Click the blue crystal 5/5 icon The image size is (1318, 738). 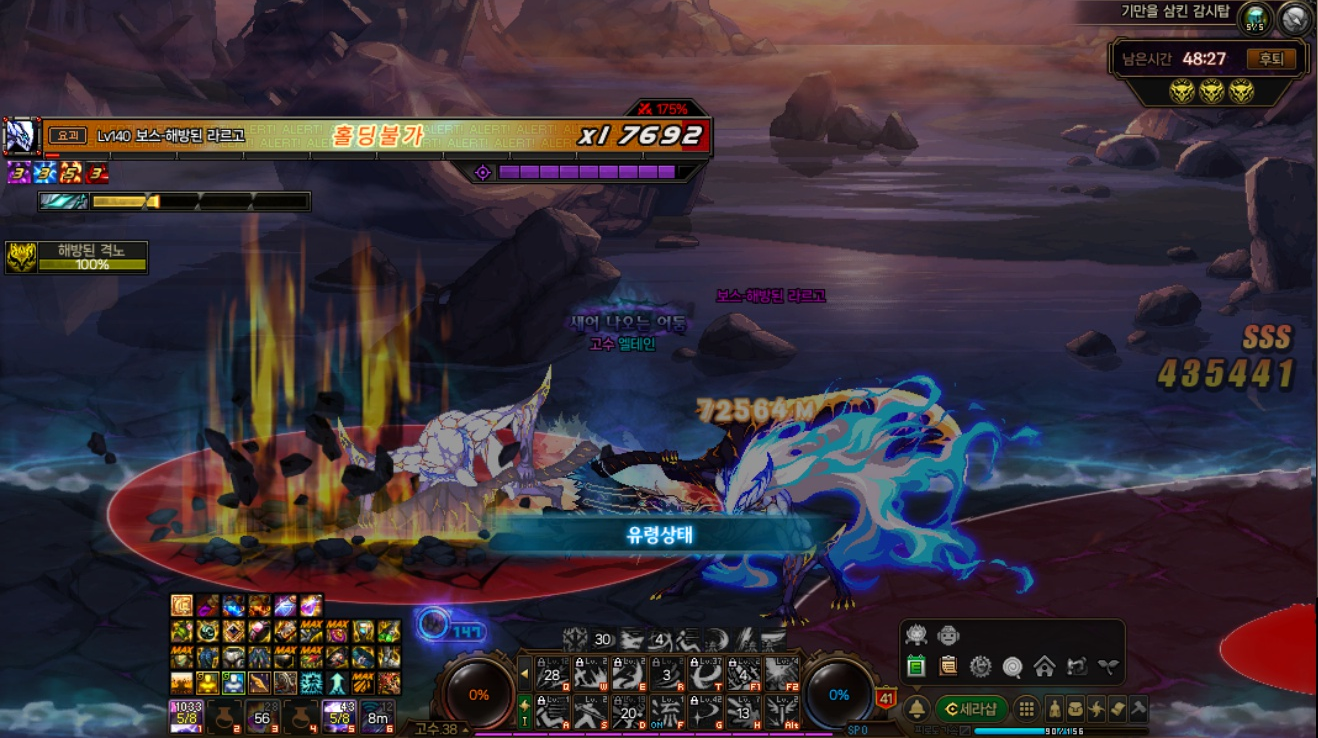pos(1255,18)
